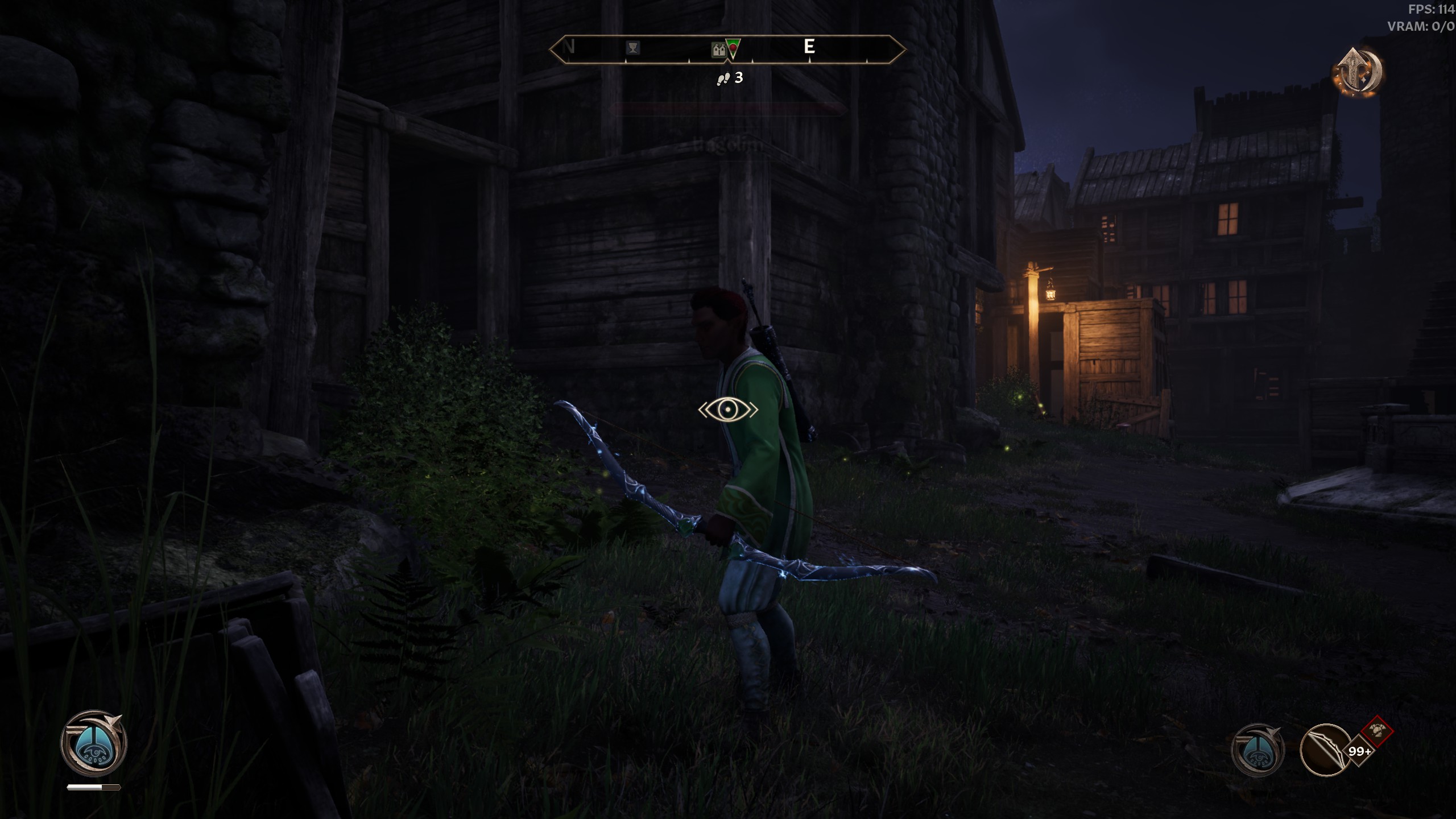The height and width of the screenshot is (819, 1456).
Task: Click the green quest arrow on the compass
Action: 733,48
